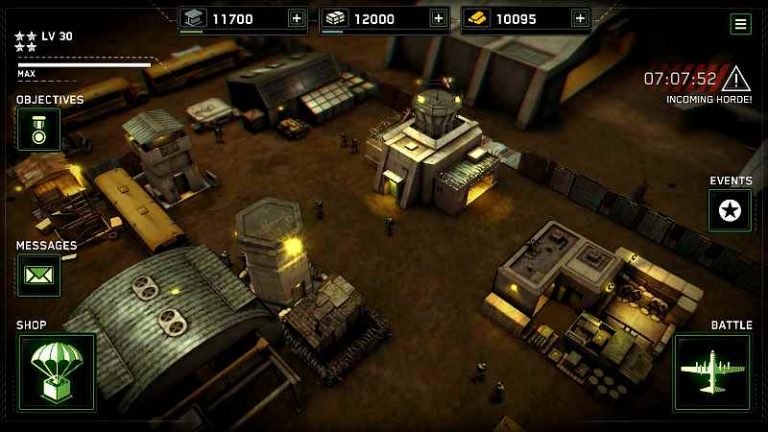This screenshot has width=768, height=432.
Task: Add more of the 12000 resource
Action: 438,18
